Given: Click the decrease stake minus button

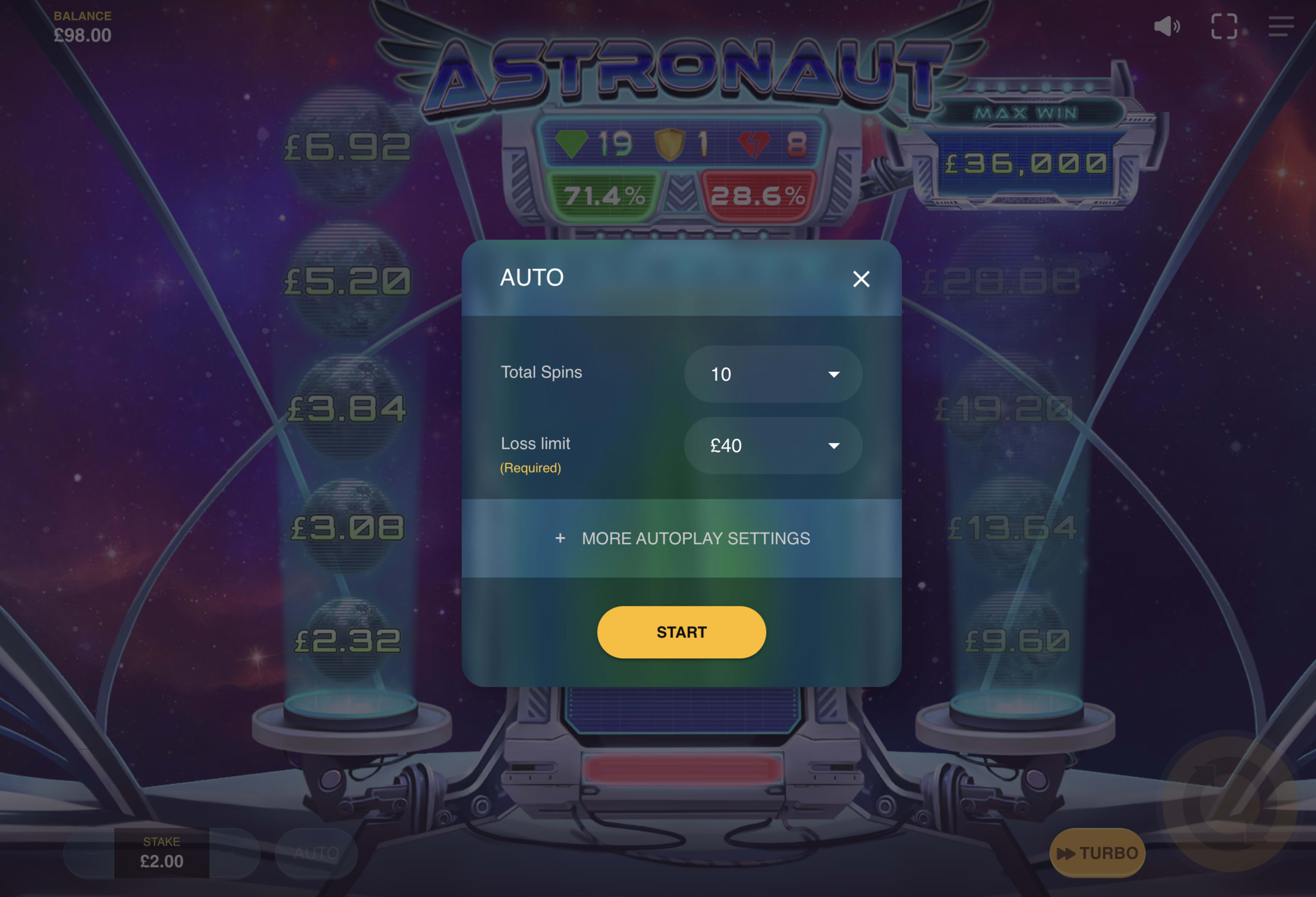Looking at the screenshot, I should coord(89,854).
